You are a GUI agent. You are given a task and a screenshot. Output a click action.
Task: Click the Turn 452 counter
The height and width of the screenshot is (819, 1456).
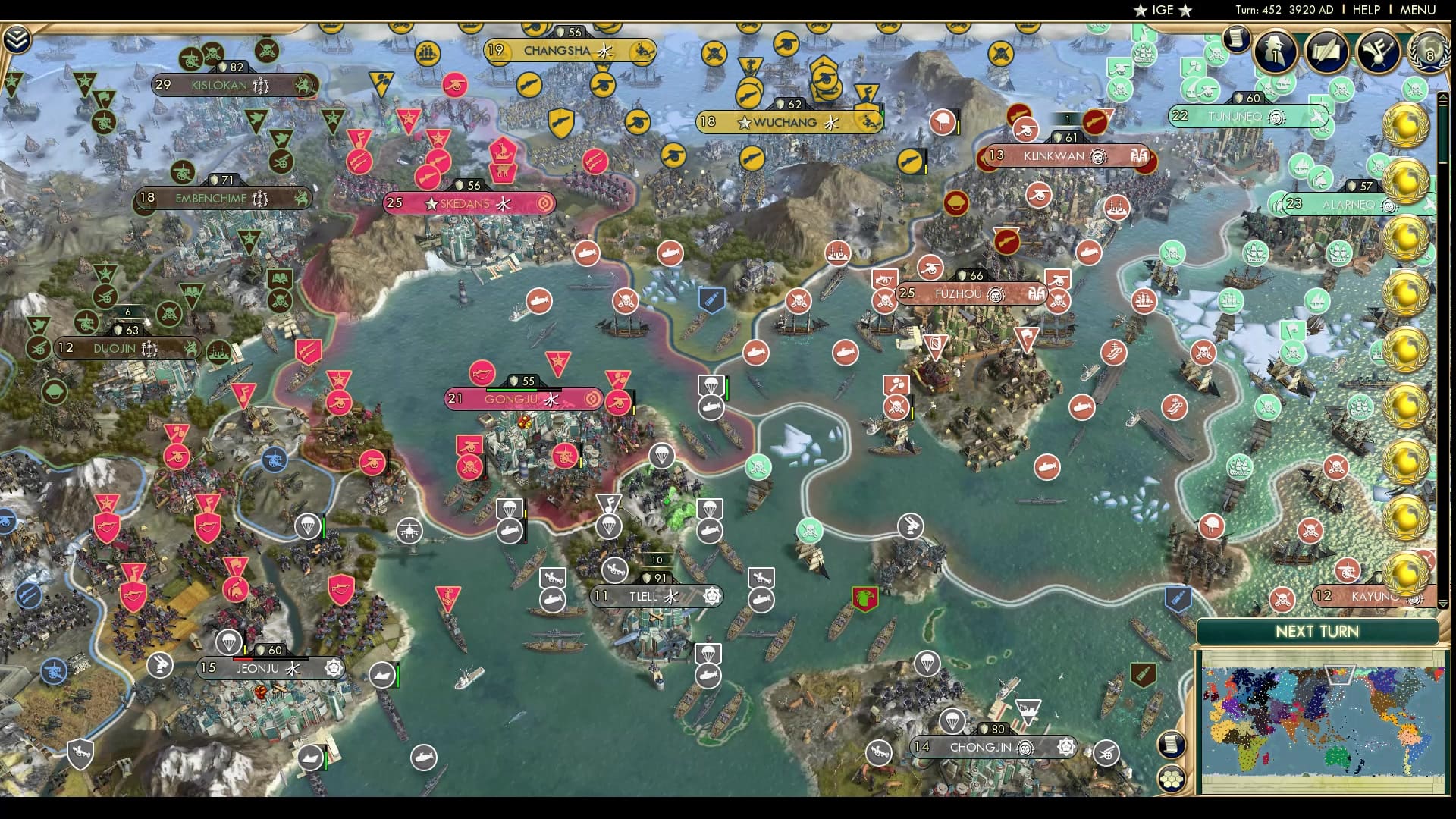coord(1259,10)
